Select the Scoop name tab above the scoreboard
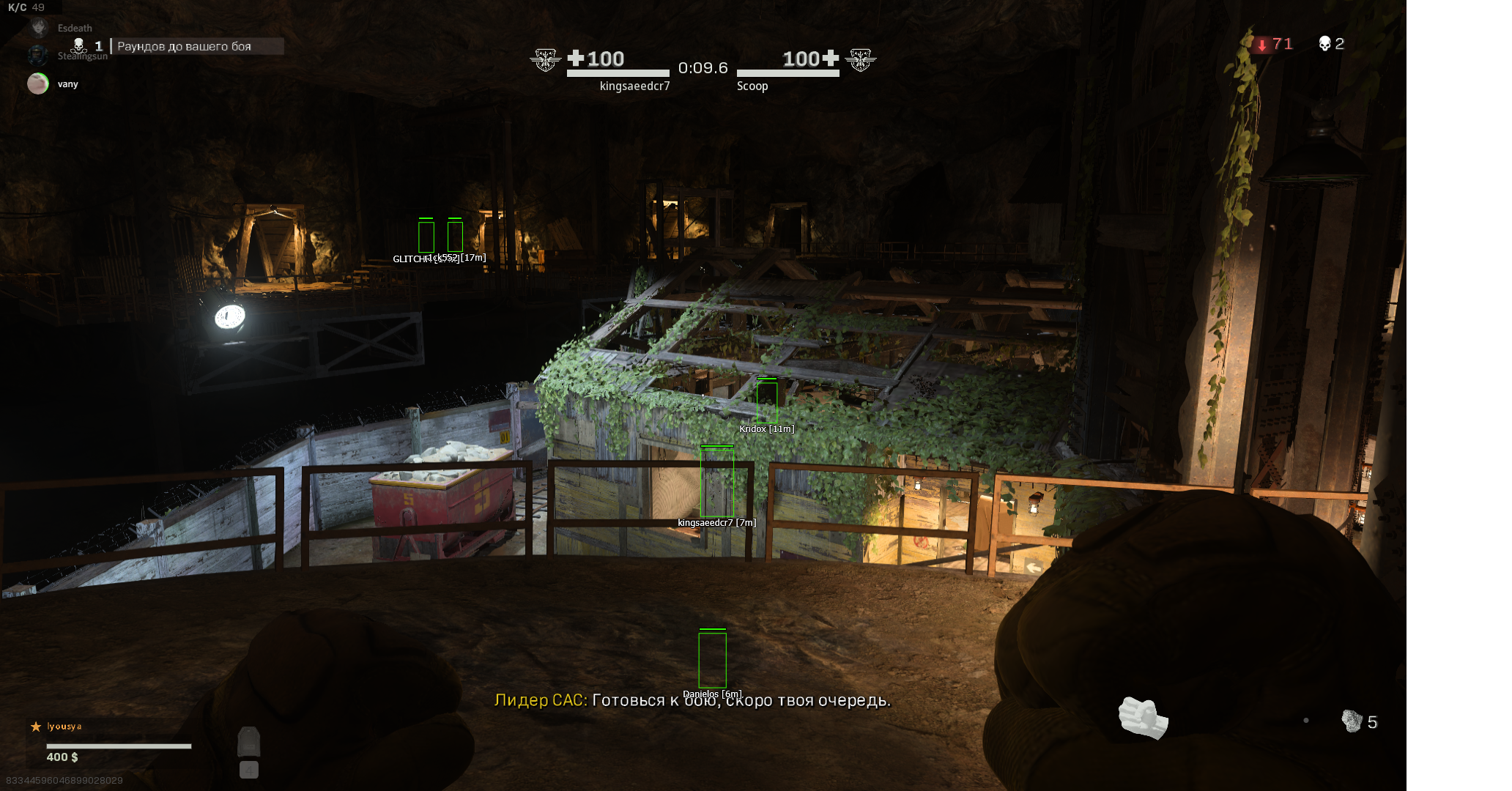The image size is (1512, 791). pyautogui.click(x=752, y=86)
